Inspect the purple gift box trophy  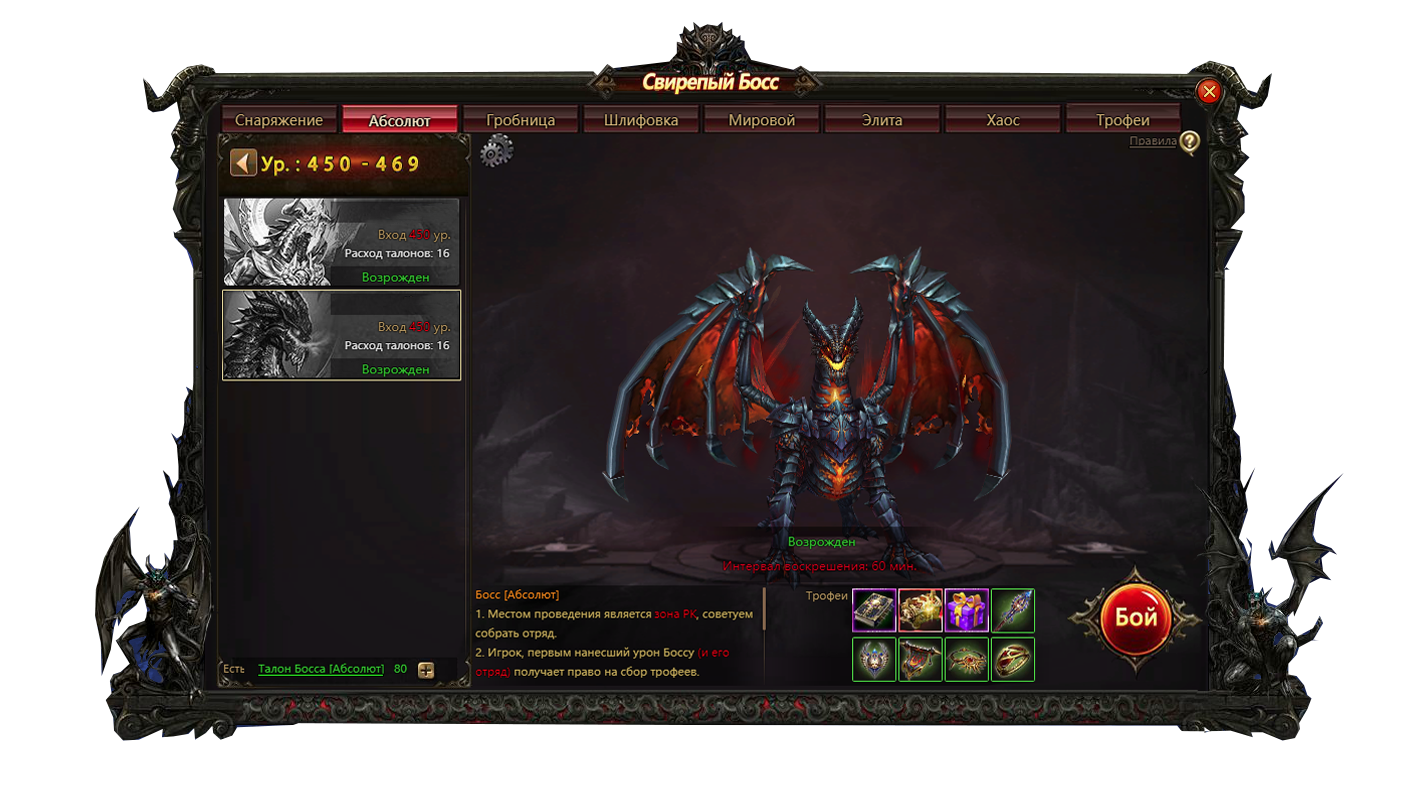(x=967, y=610)
